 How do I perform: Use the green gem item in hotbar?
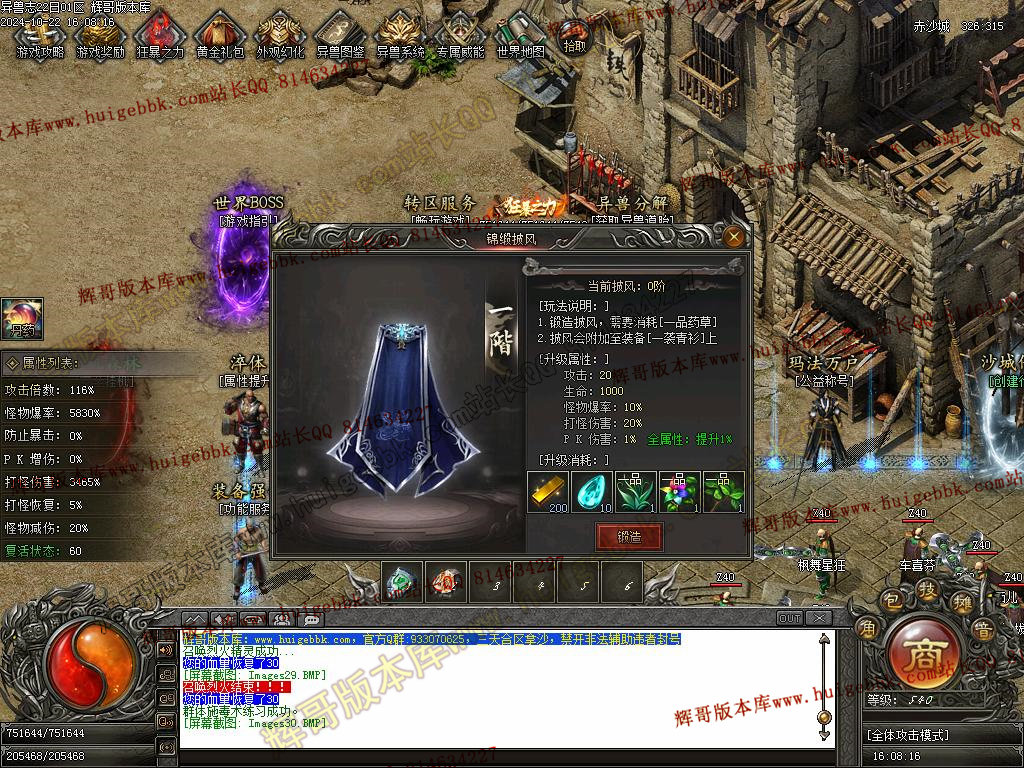(x=400, y=582)
